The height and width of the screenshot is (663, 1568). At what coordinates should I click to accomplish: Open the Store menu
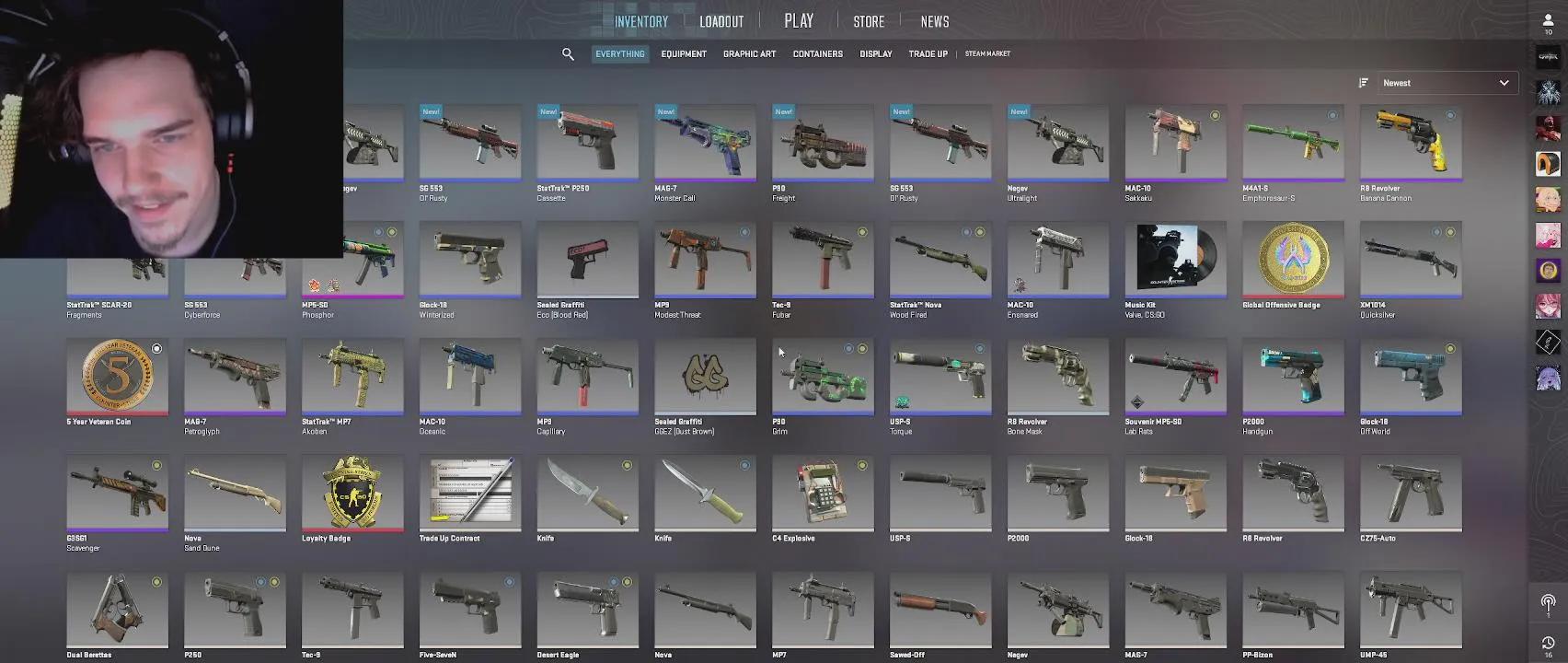coord(868,20)
